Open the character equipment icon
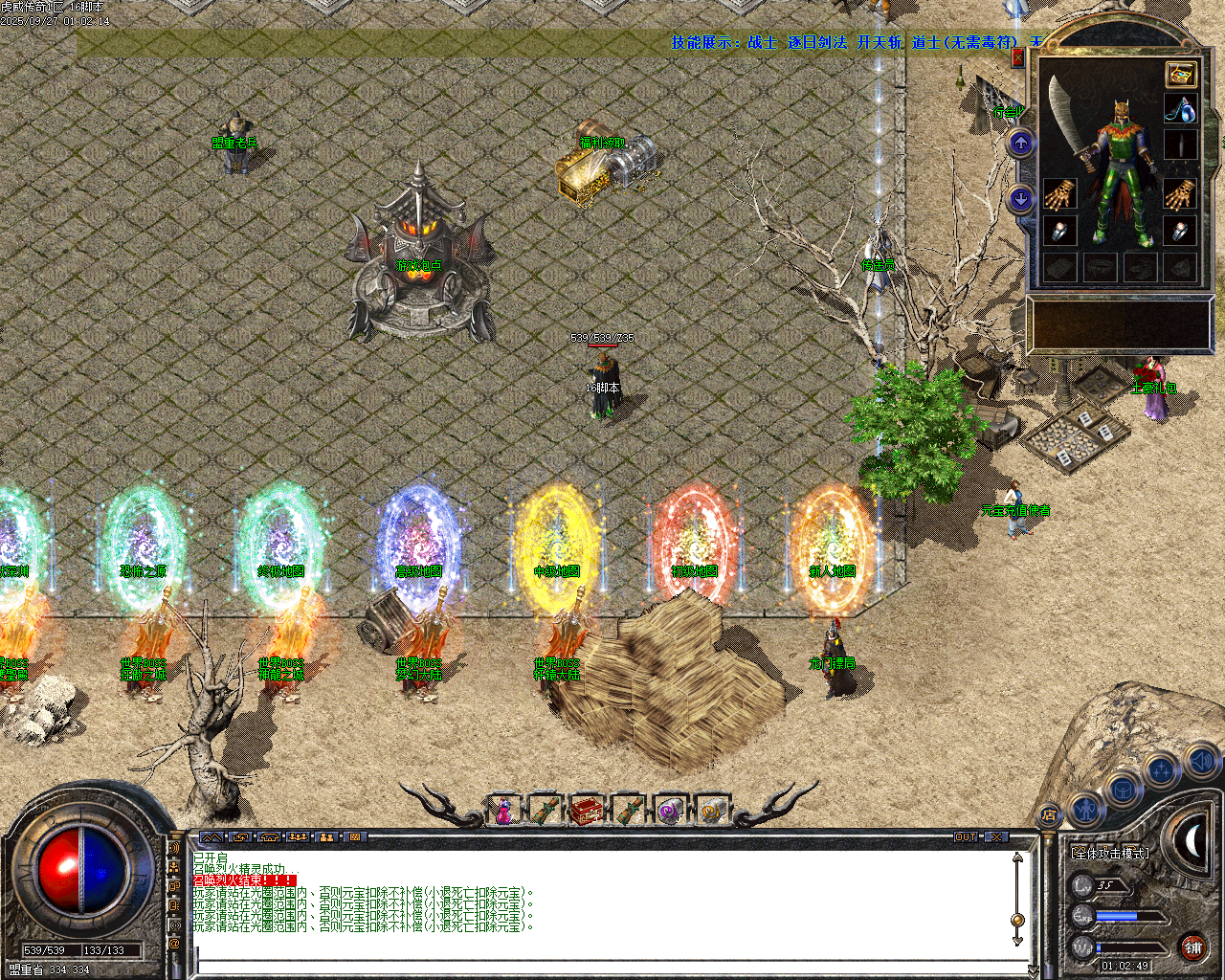Screen dimensions: 1225x980 (1085, 810)
